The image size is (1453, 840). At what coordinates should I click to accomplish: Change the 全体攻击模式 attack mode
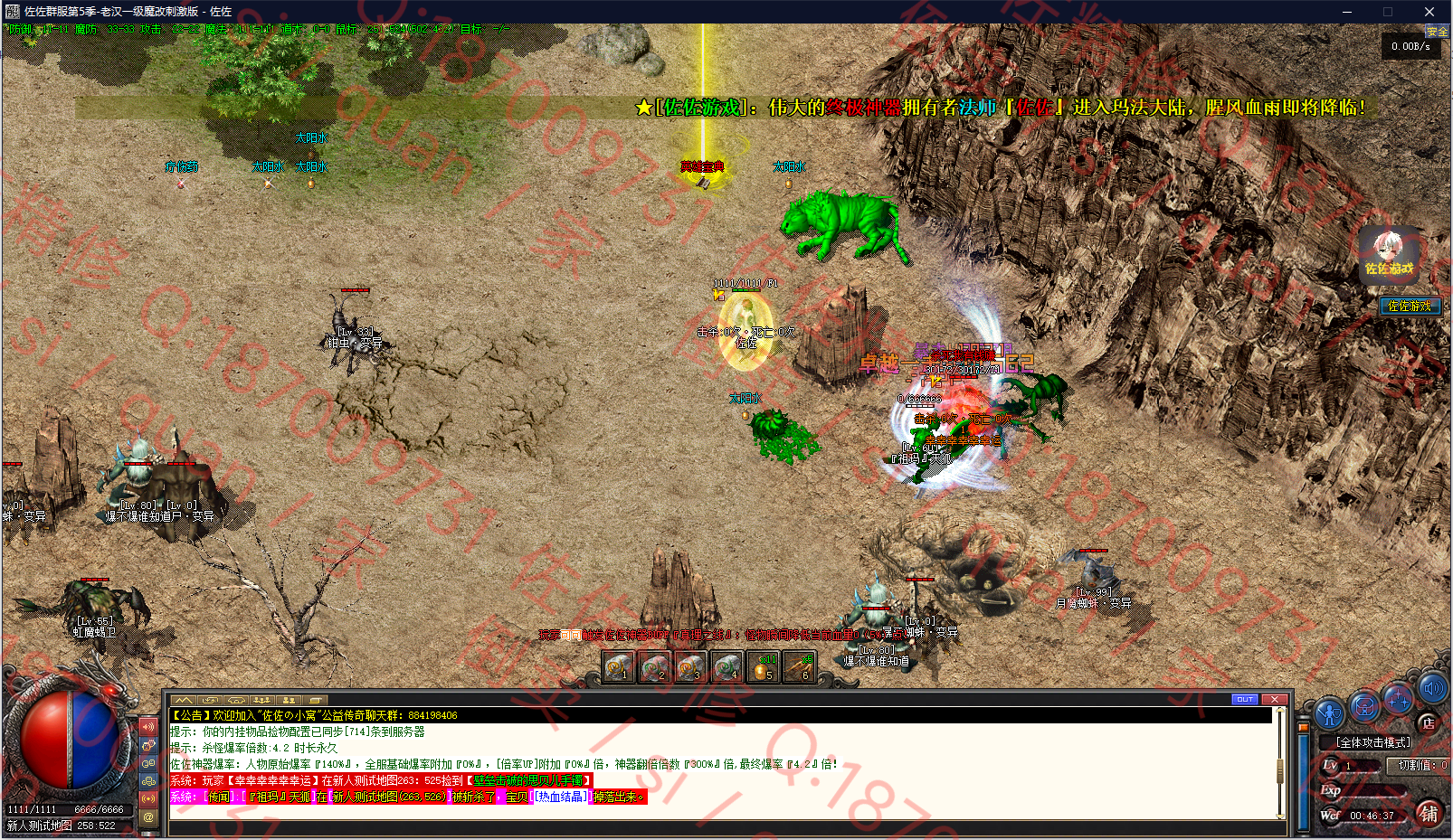tap(1372, 742)
